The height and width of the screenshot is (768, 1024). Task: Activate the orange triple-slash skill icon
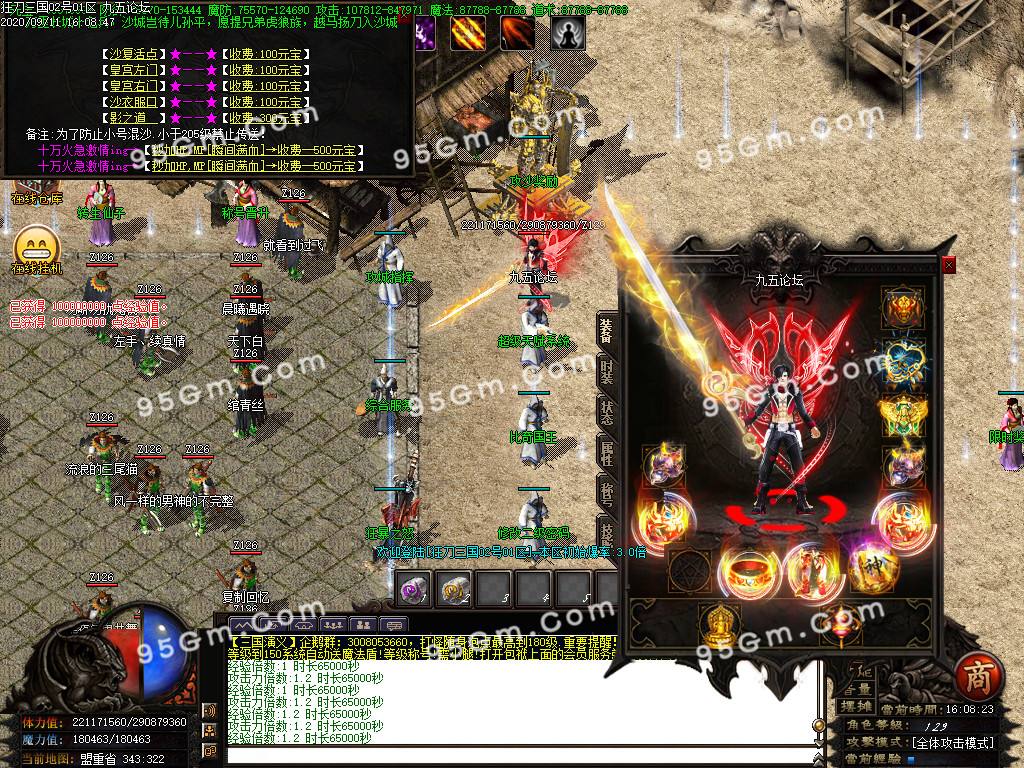(468, 33)
